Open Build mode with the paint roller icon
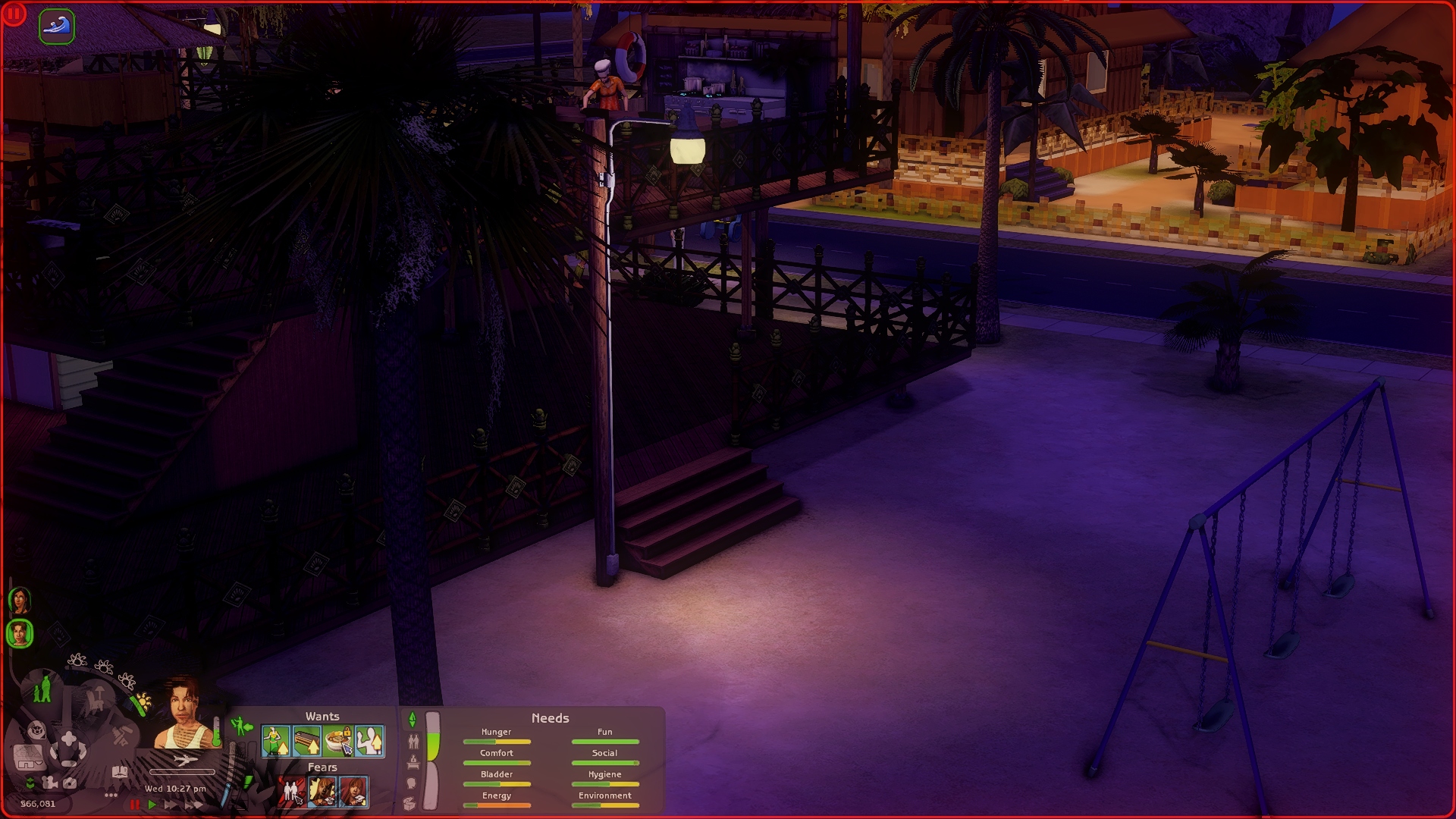Screen dimensions: 1456x819 [x=121, y=734]
